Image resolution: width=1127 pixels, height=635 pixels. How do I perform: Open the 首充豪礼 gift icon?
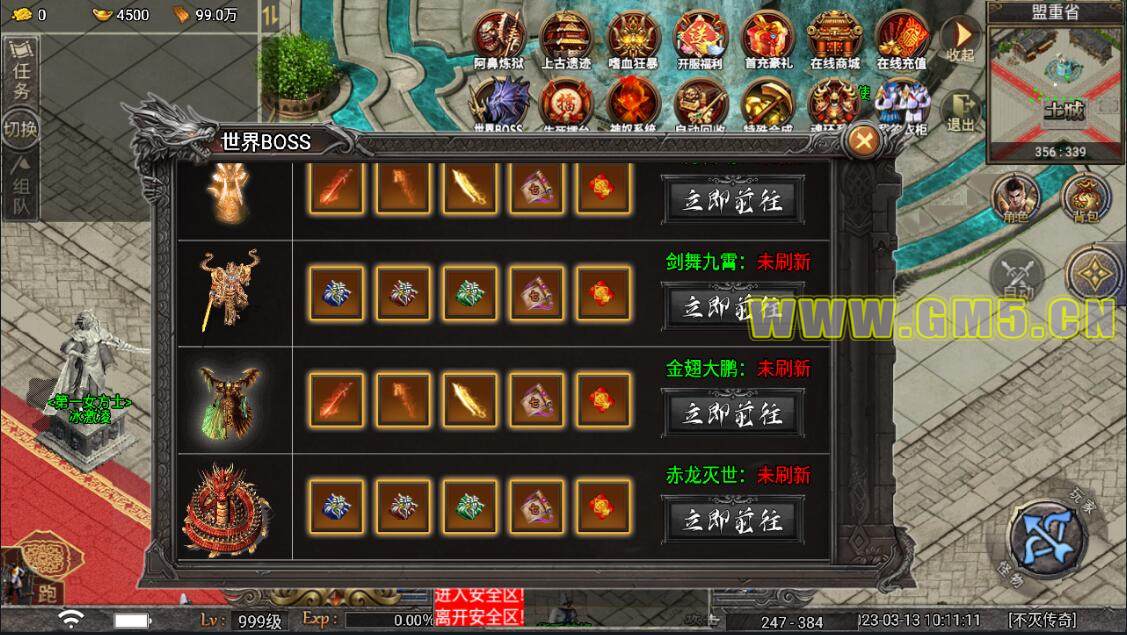767,38
